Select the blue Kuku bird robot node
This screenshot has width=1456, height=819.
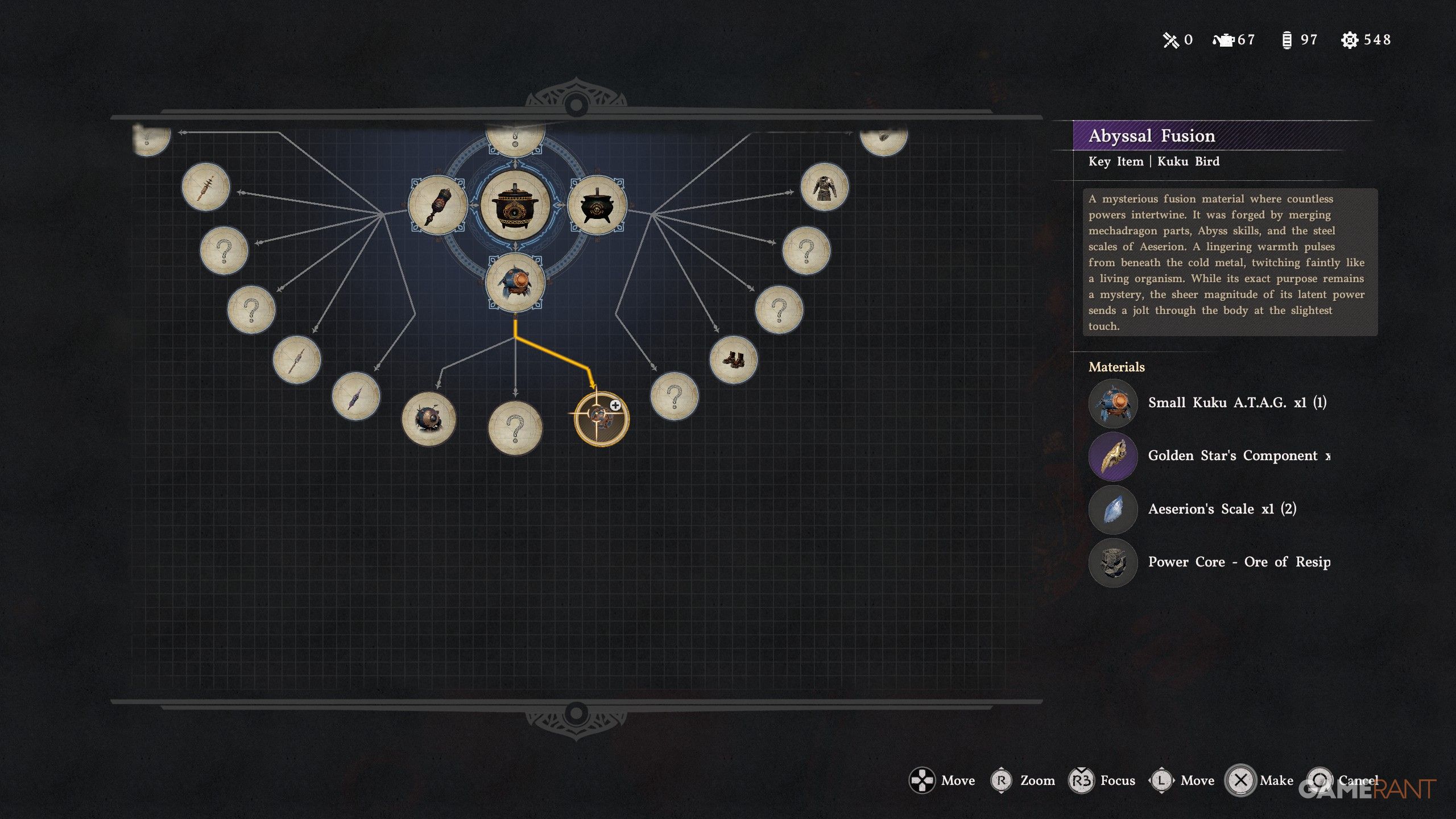pyautogui.click(x=515, y=283)
